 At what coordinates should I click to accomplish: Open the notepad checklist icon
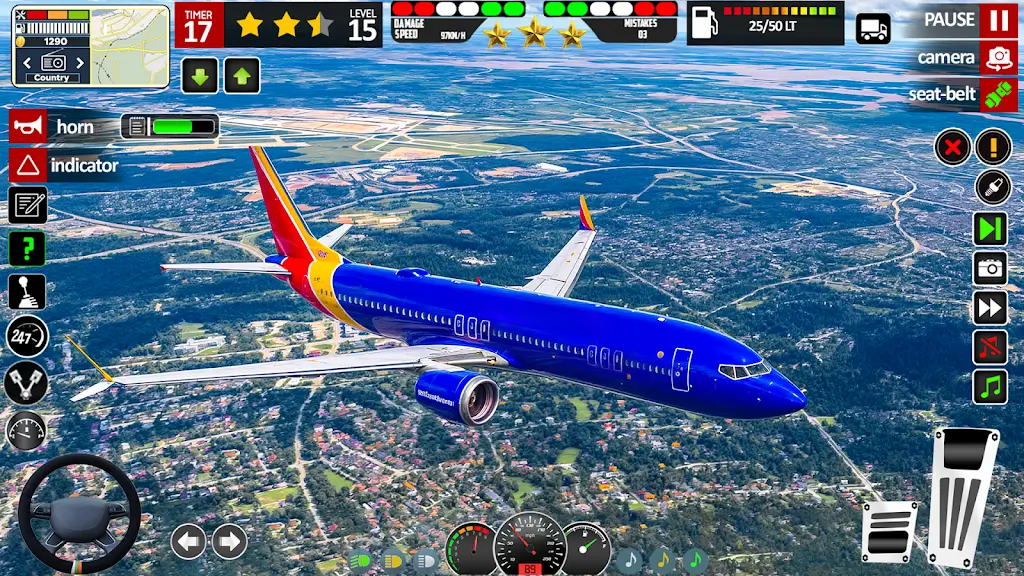click(x=28, y=205)
